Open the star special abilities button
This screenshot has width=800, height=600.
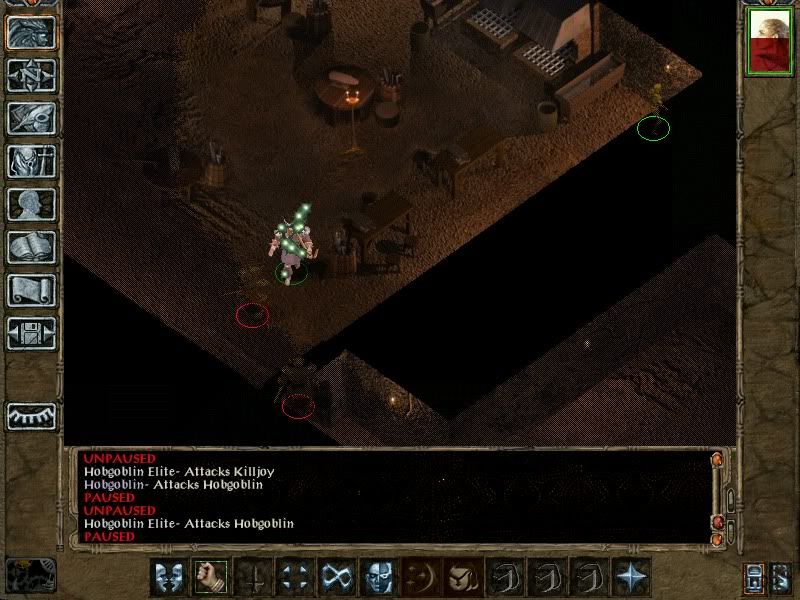630,577
